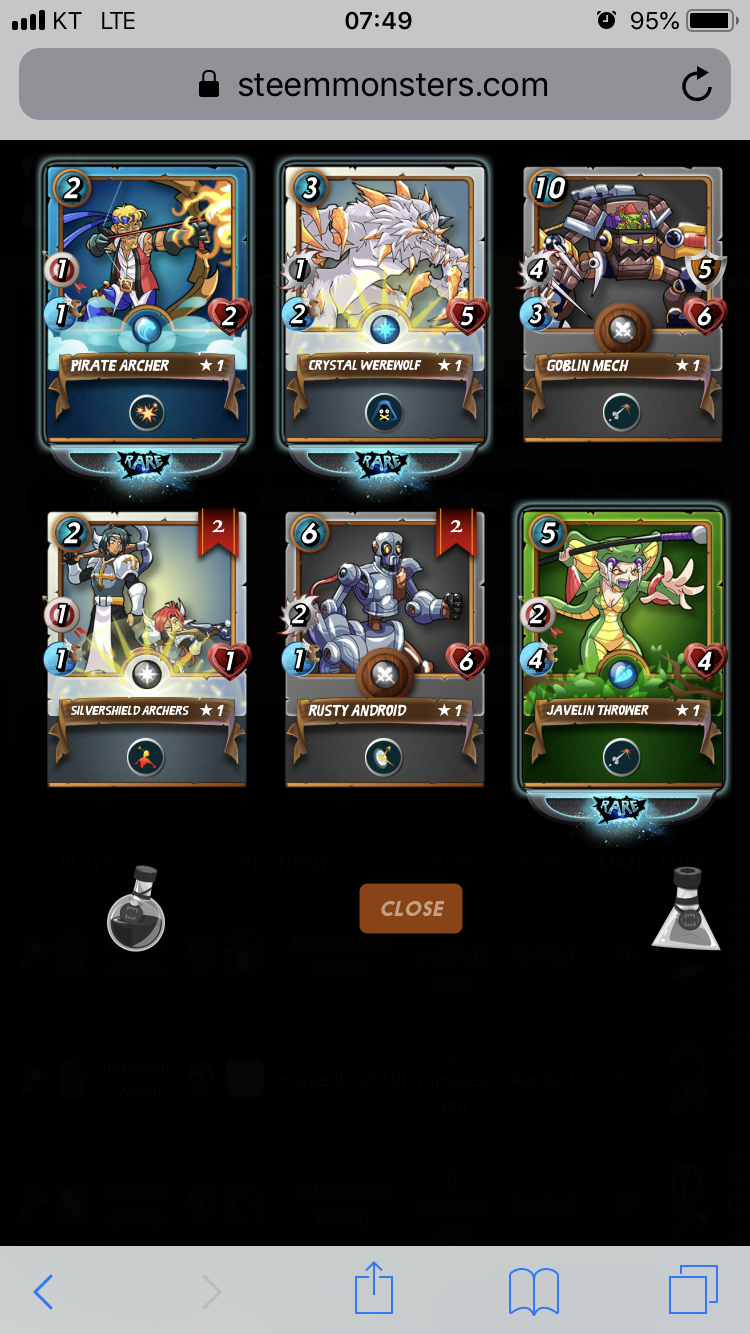Inspect the Rusty Android card
The image size is (750, 1334).
(x=385, y=648)
